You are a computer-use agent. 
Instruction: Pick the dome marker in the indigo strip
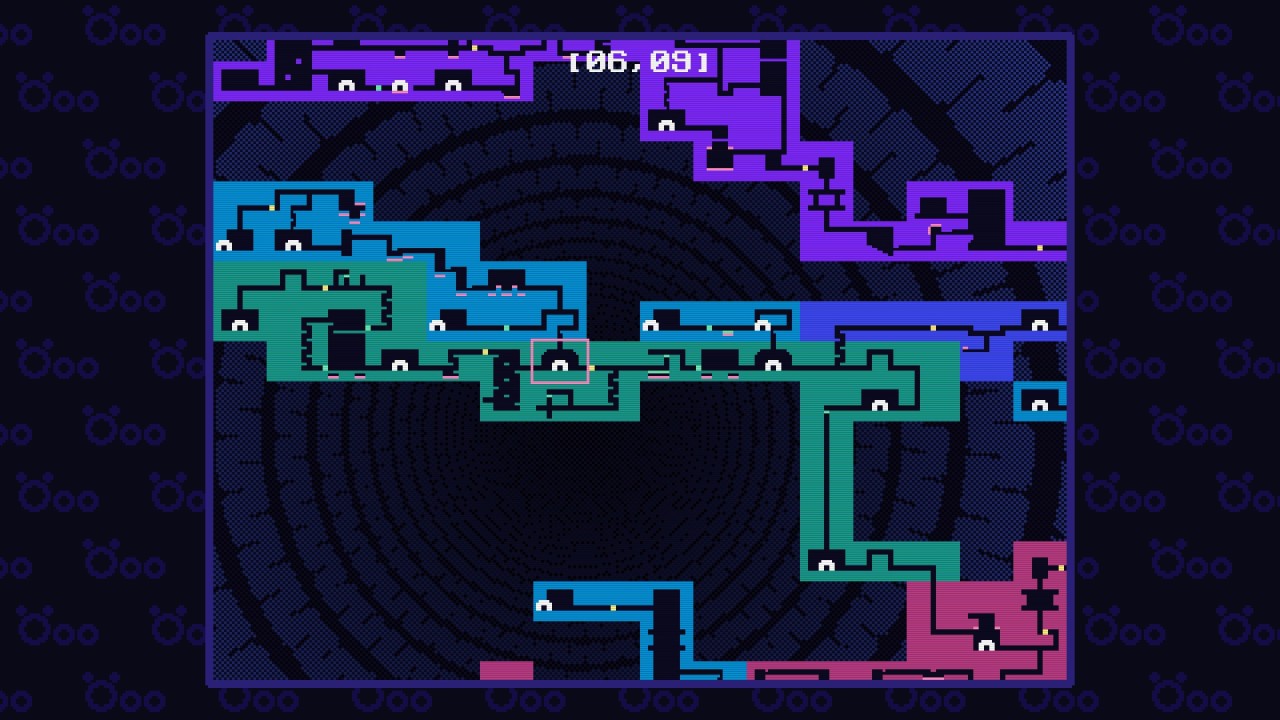pyautogui.click(x=1039, y=325)
